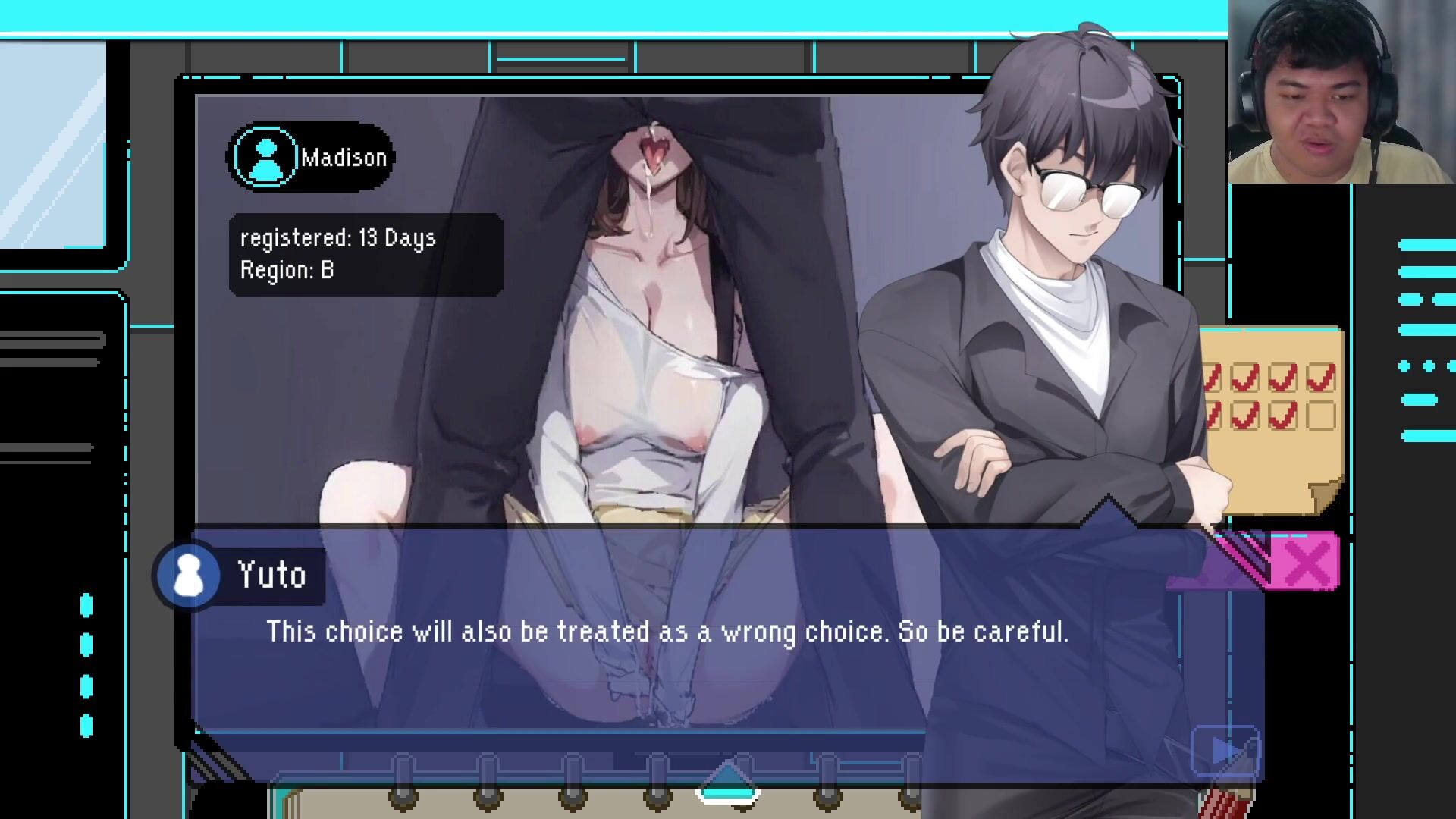Open the Madison profile badge
The width and height of the screenshot is (1456, 819).
point(310,158)
